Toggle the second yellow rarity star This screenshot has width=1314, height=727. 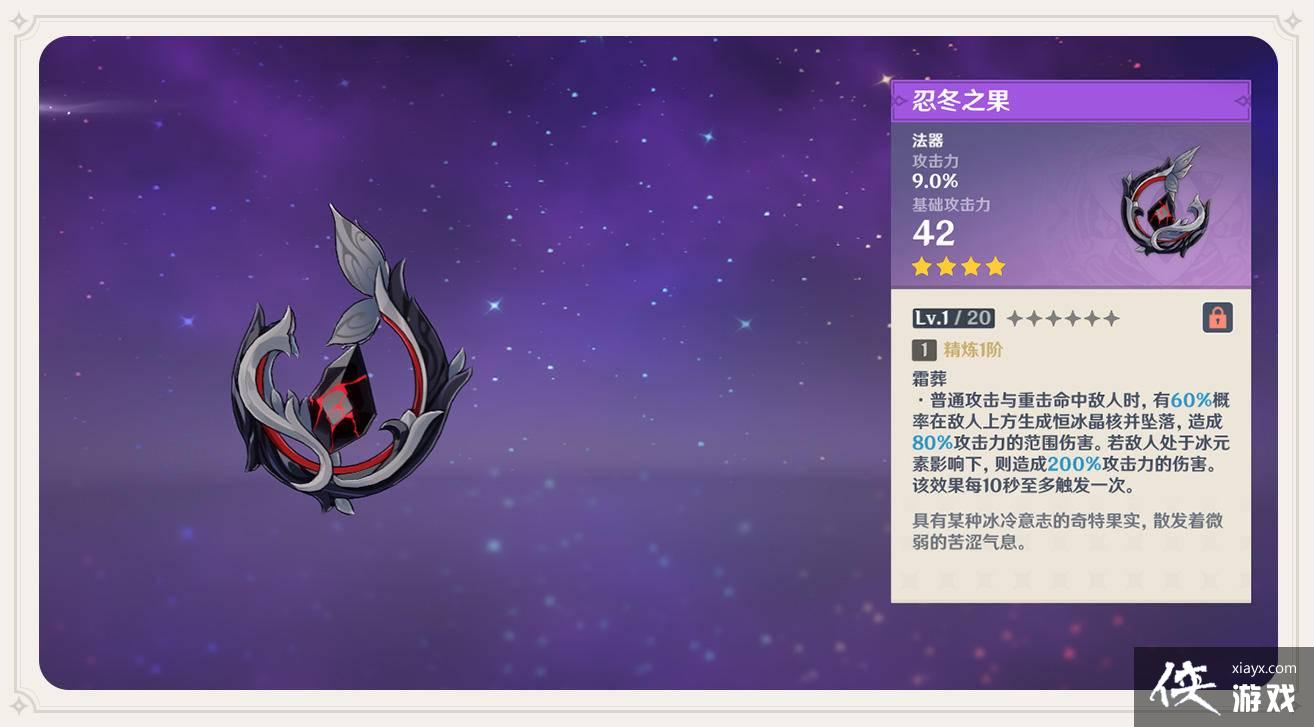(944, 266)
